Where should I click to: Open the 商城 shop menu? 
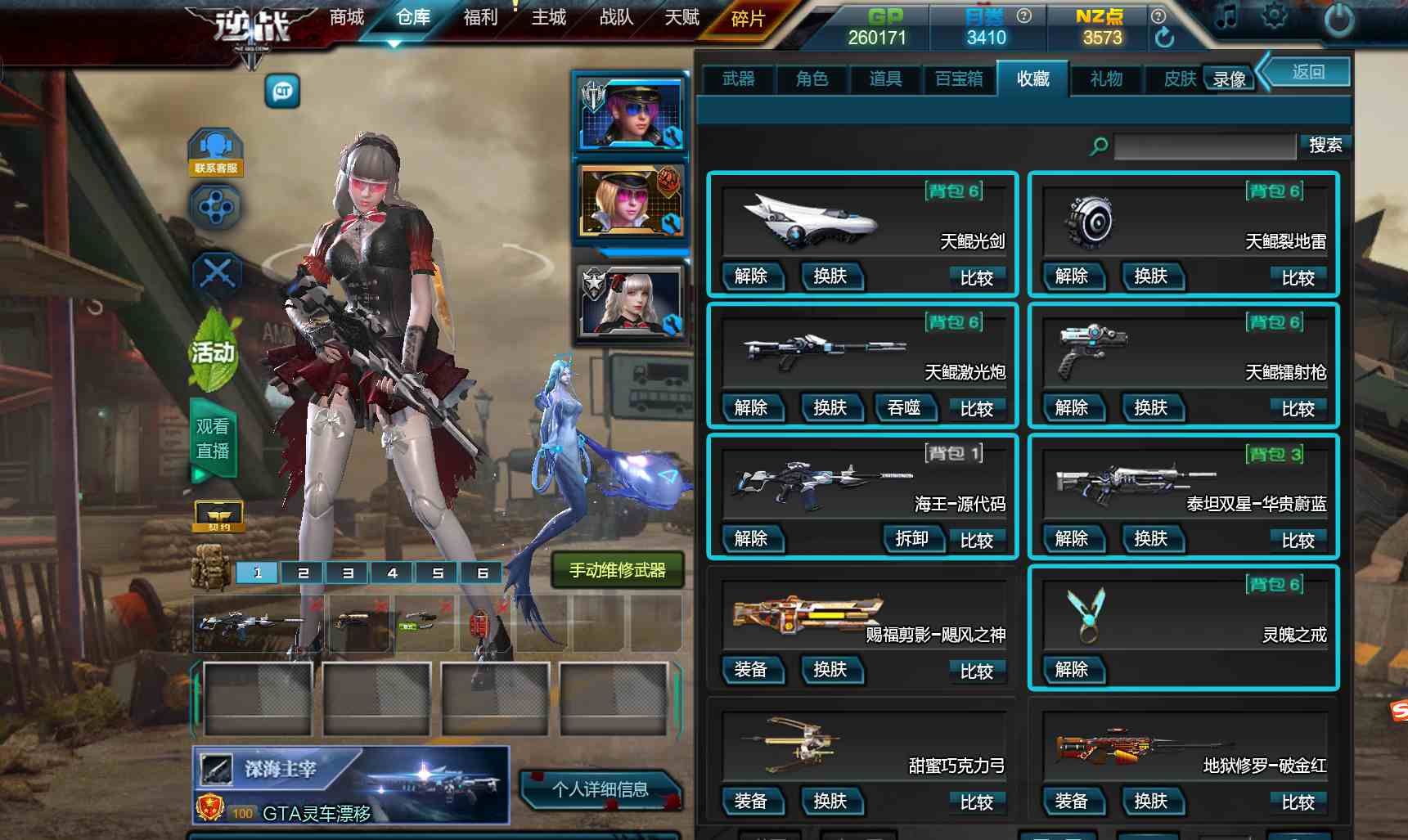pos(346,17)
